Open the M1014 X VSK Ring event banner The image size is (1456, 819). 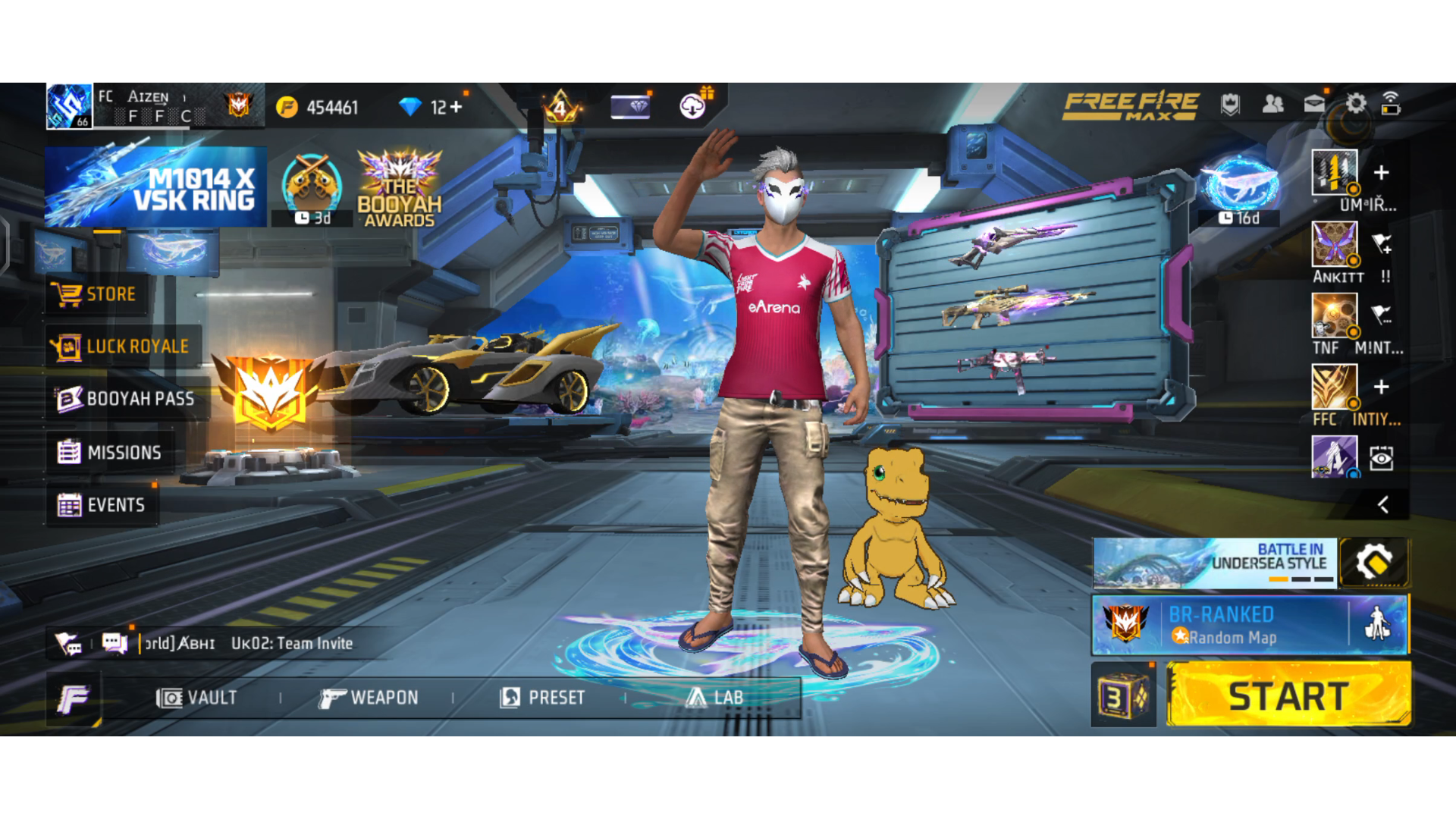pyautogui.click(x=155, y=186)
